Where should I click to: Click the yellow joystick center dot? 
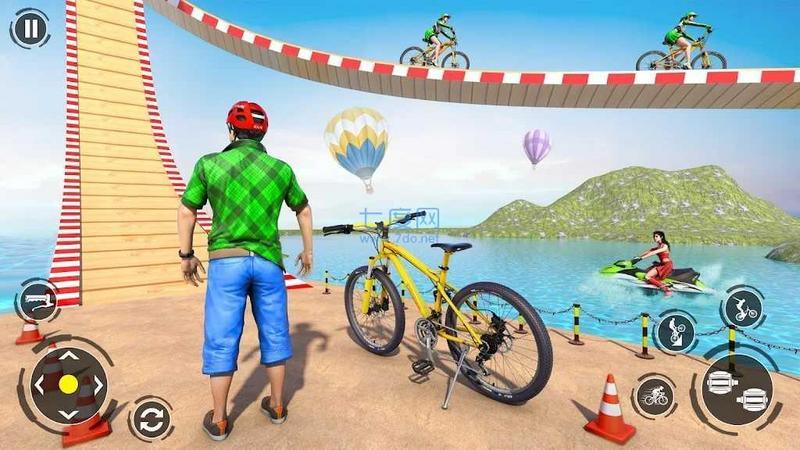68,384
